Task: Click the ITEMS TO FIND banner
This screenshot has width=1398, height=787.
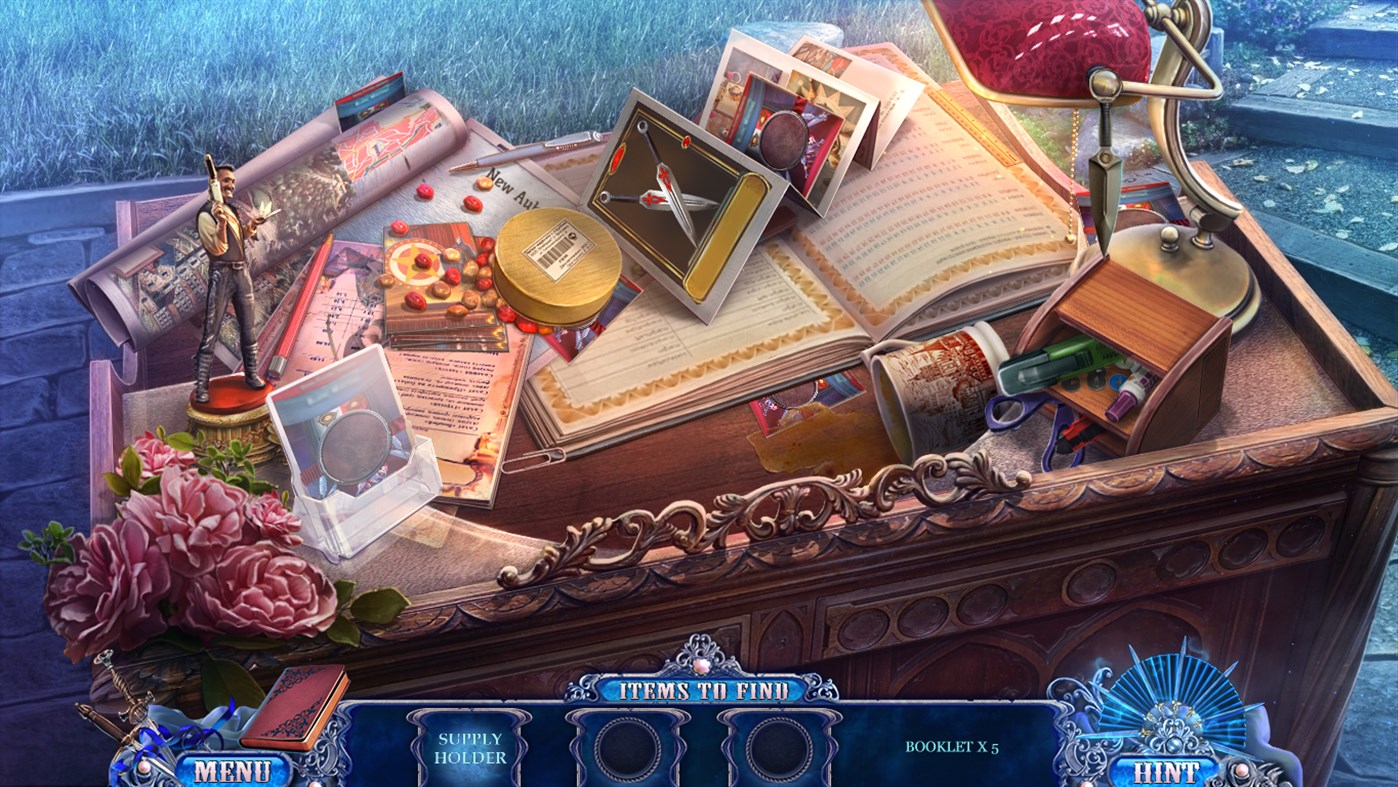Action: [x=706, y=690]
